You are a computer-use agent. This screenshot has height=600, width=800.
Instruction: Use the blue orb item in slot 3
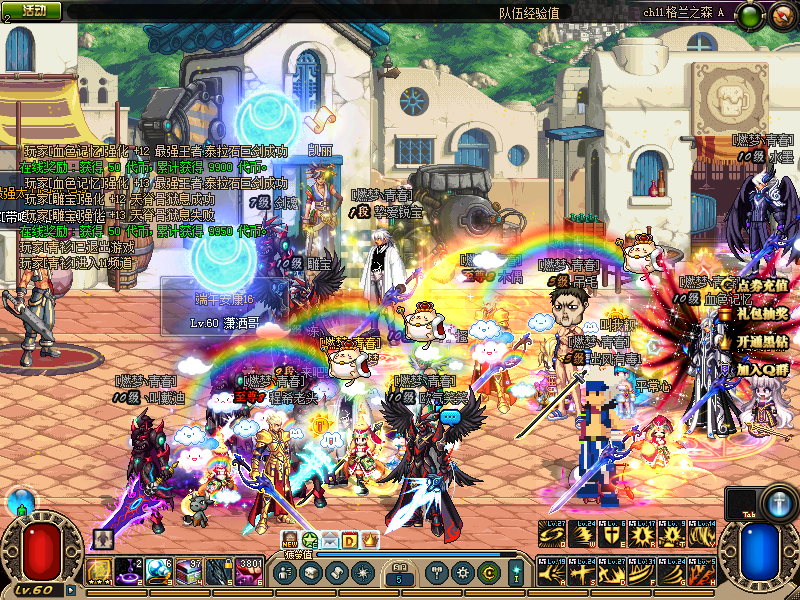point(159,571)
